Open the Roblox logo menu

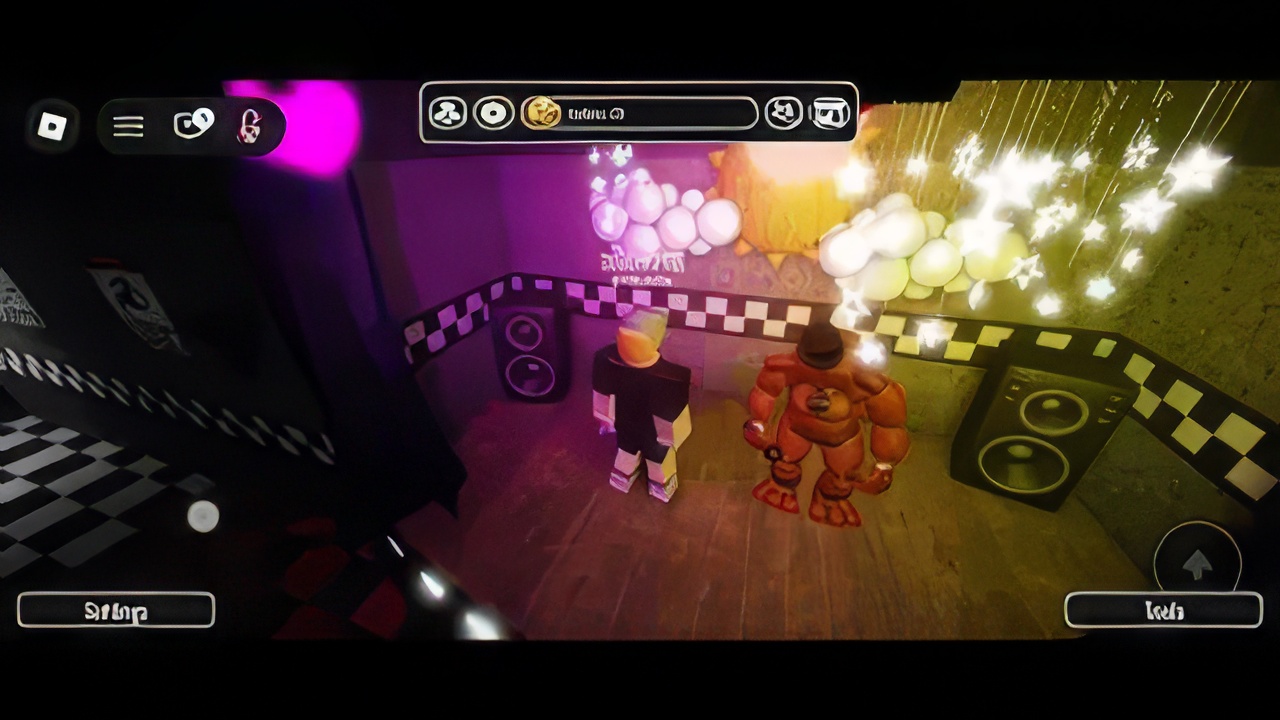[51, 126]
